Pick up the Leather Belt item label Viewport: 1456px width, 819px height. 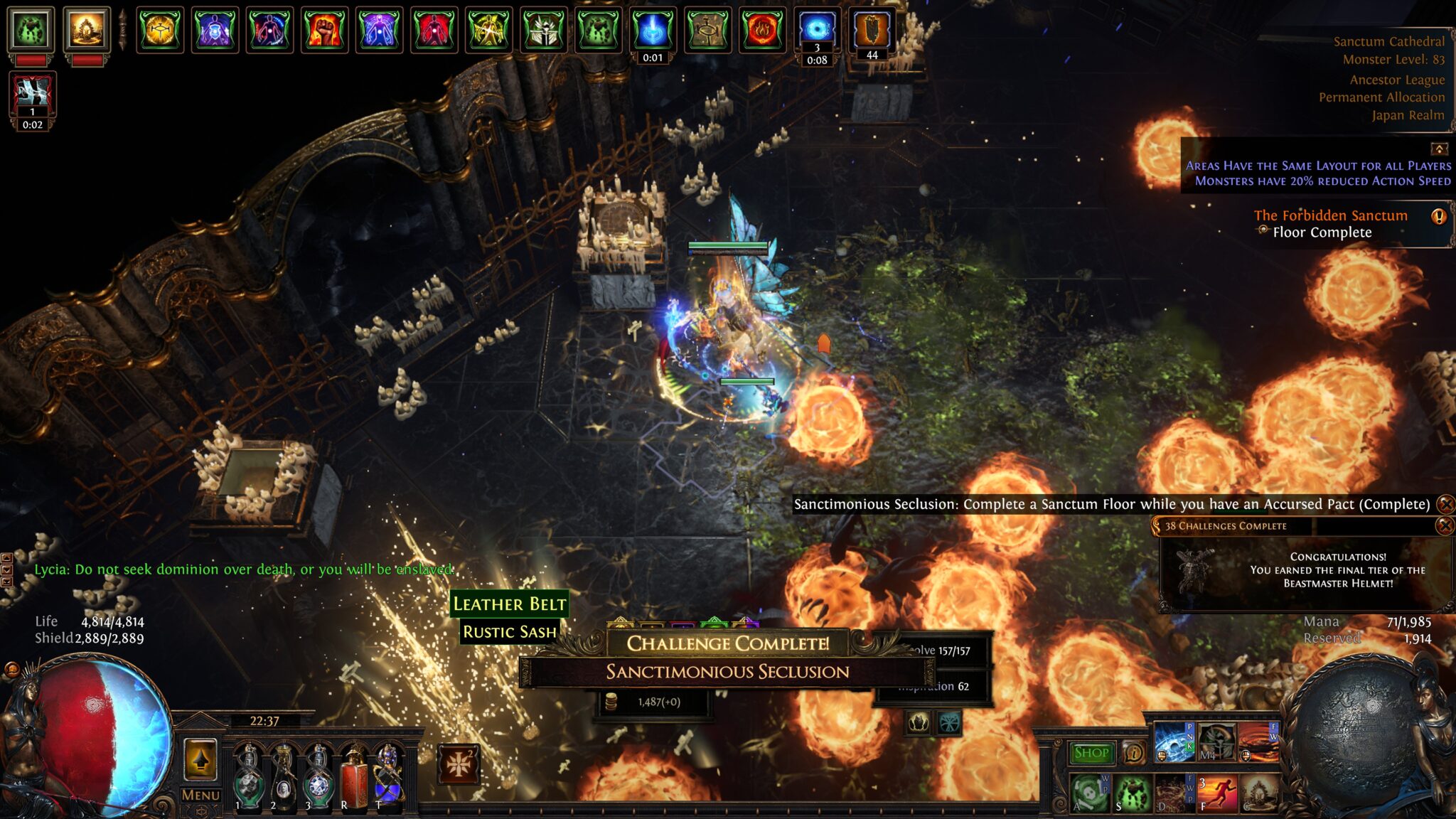pyautogui.click(x=510, y=604)
